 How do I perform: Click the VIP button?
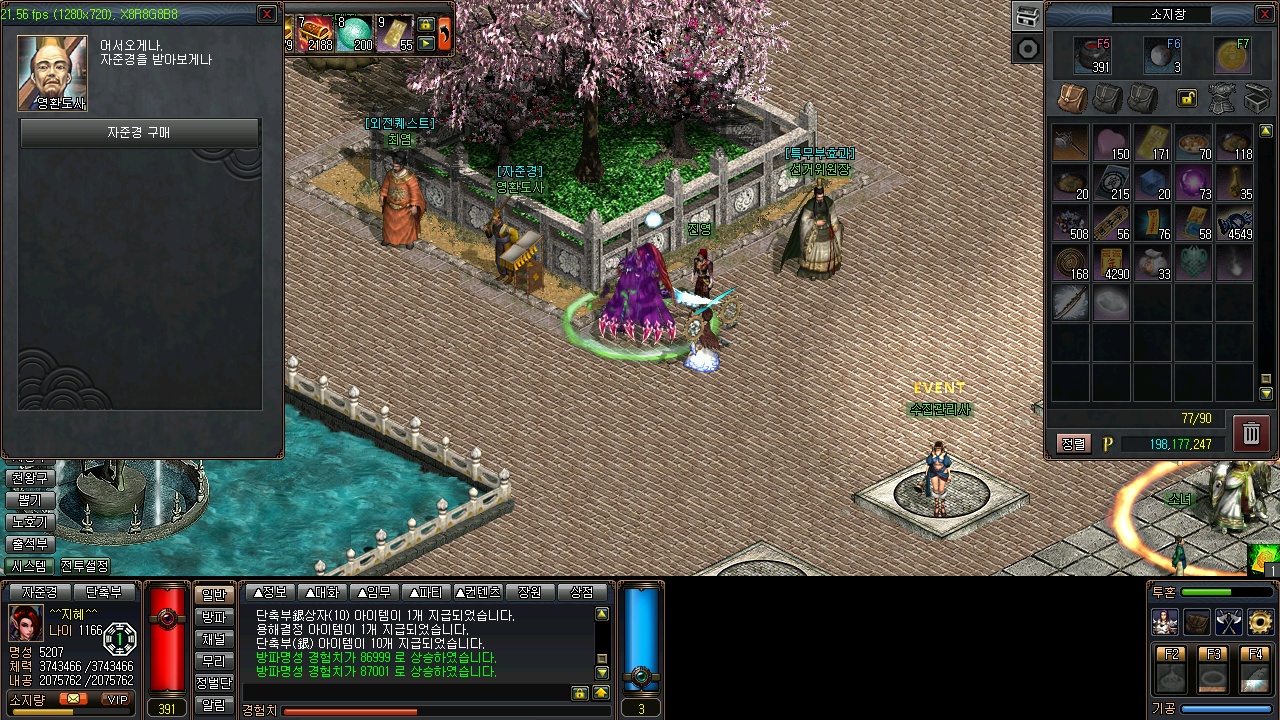click(118, 699)
